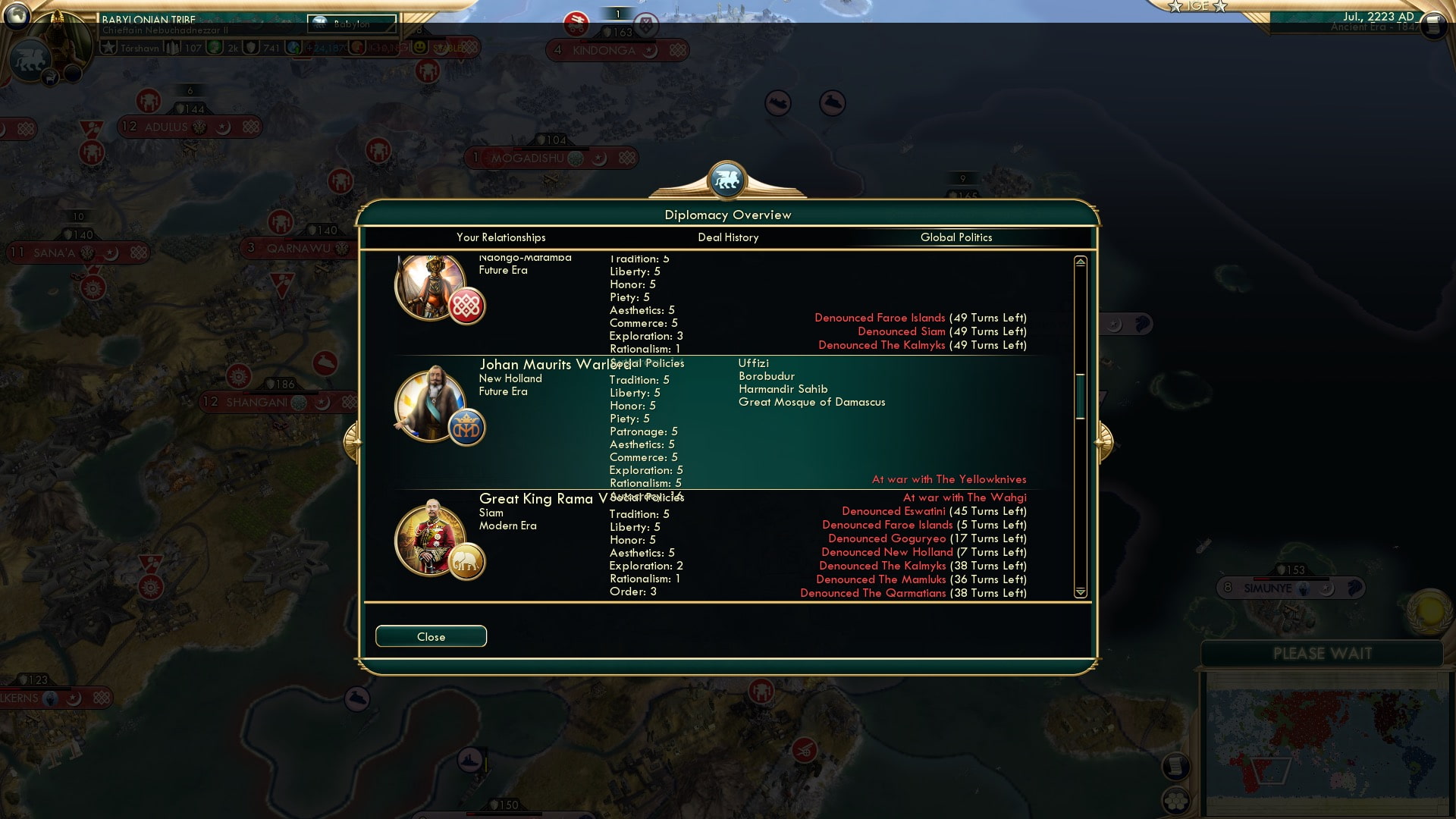The height and width of the screenshot is (819, 1456).
Task: Click the Siam elephant emblem on Rama's portrait
Action: coord(468,561)
